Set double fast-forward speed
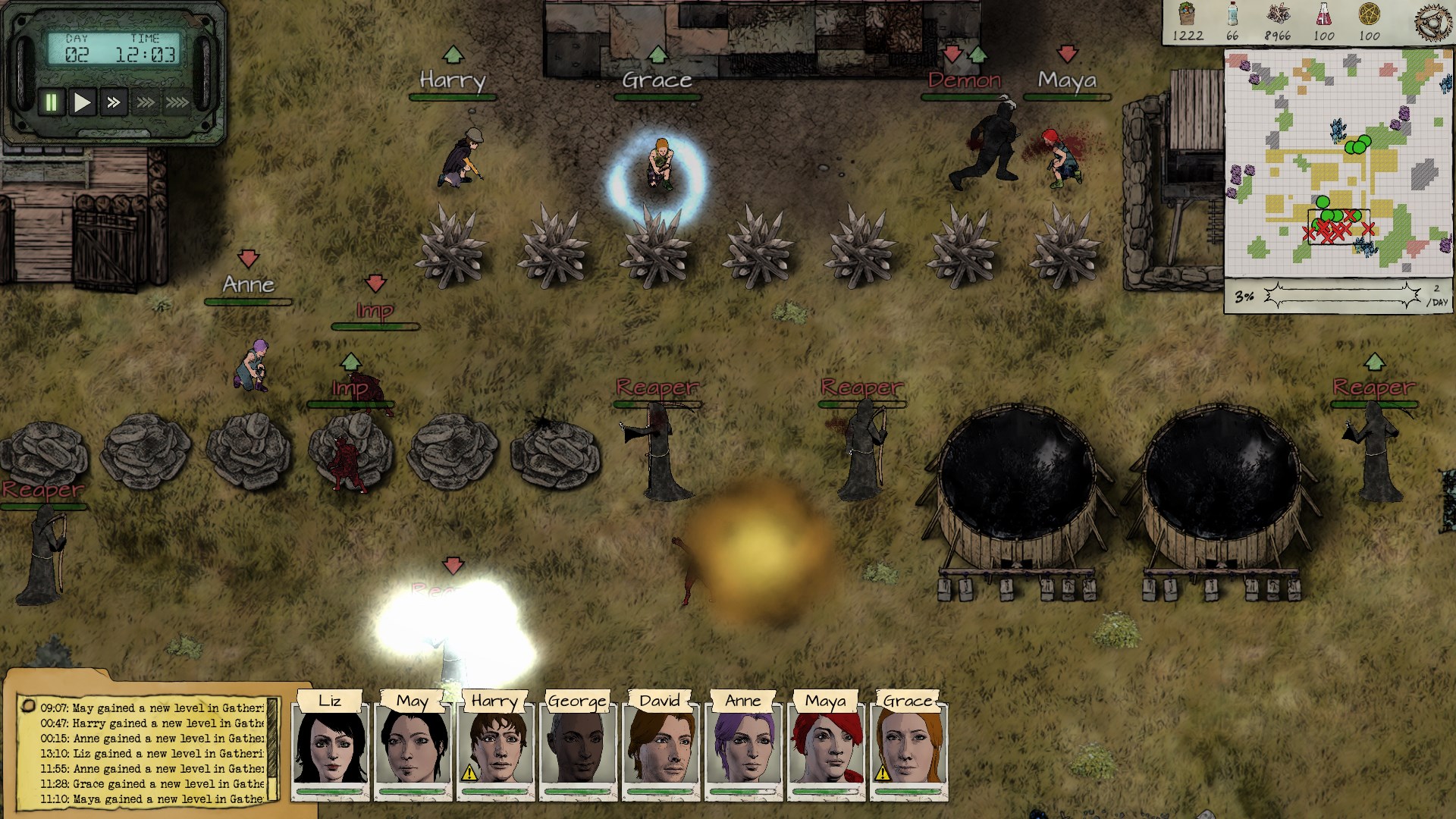 click(113, 102)
